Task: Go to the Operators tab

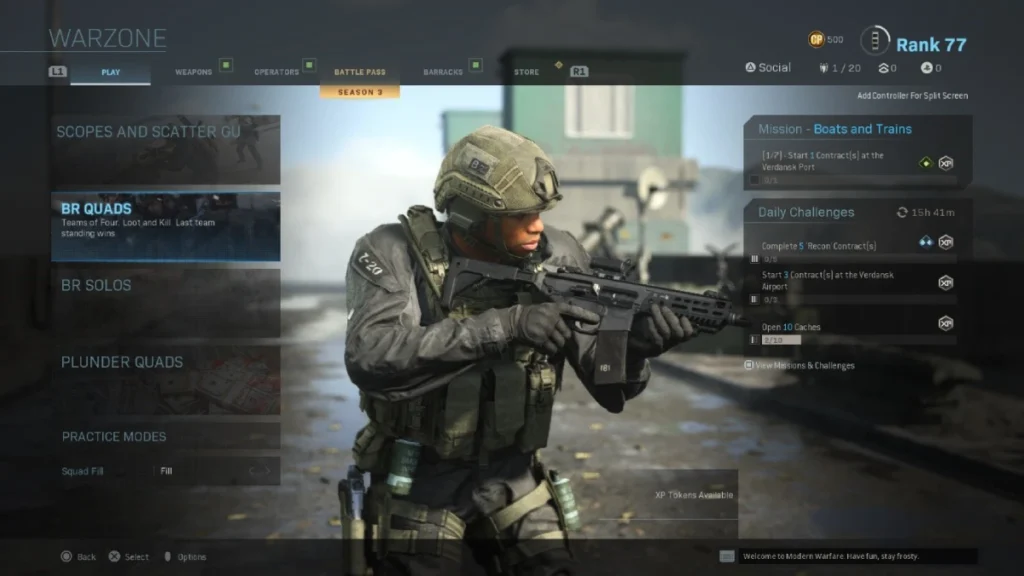Action: (x=276, y=72)
